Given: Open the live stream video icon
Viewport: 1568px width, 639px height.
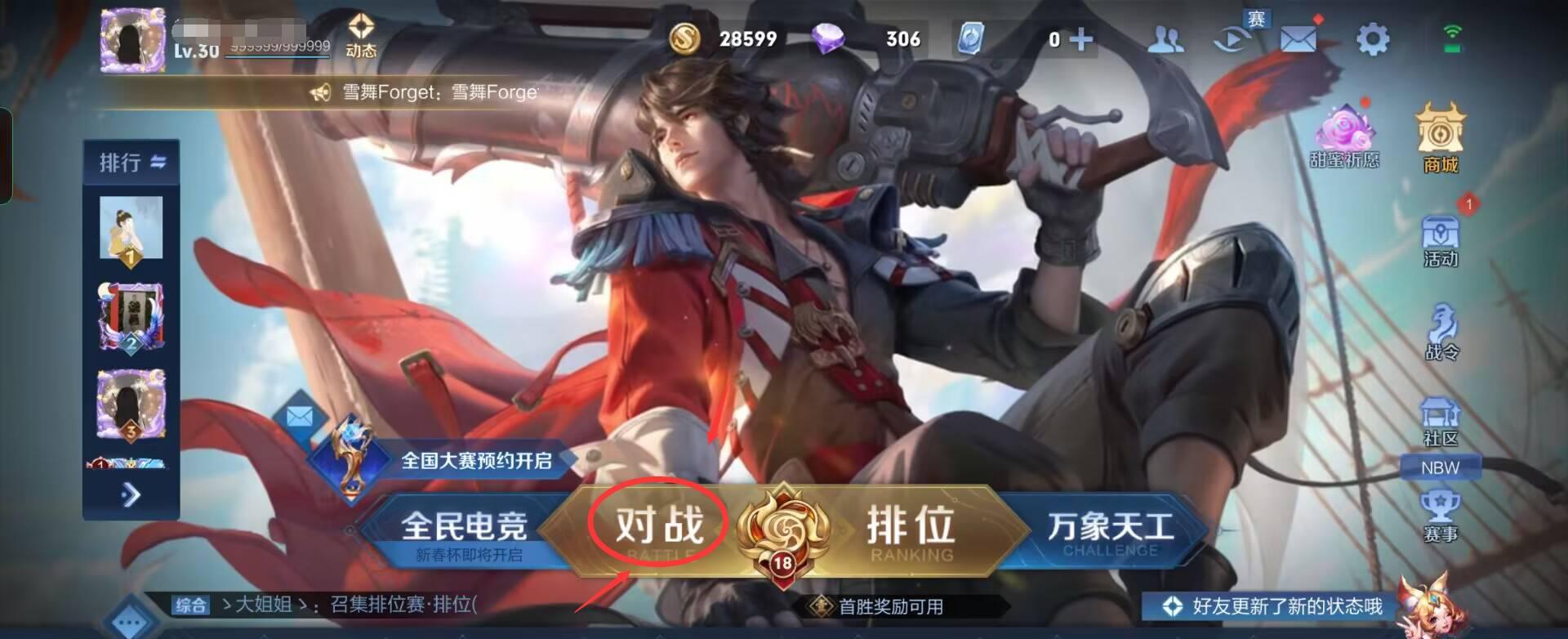Looking at the screenshot, I should pos(1233,37).
